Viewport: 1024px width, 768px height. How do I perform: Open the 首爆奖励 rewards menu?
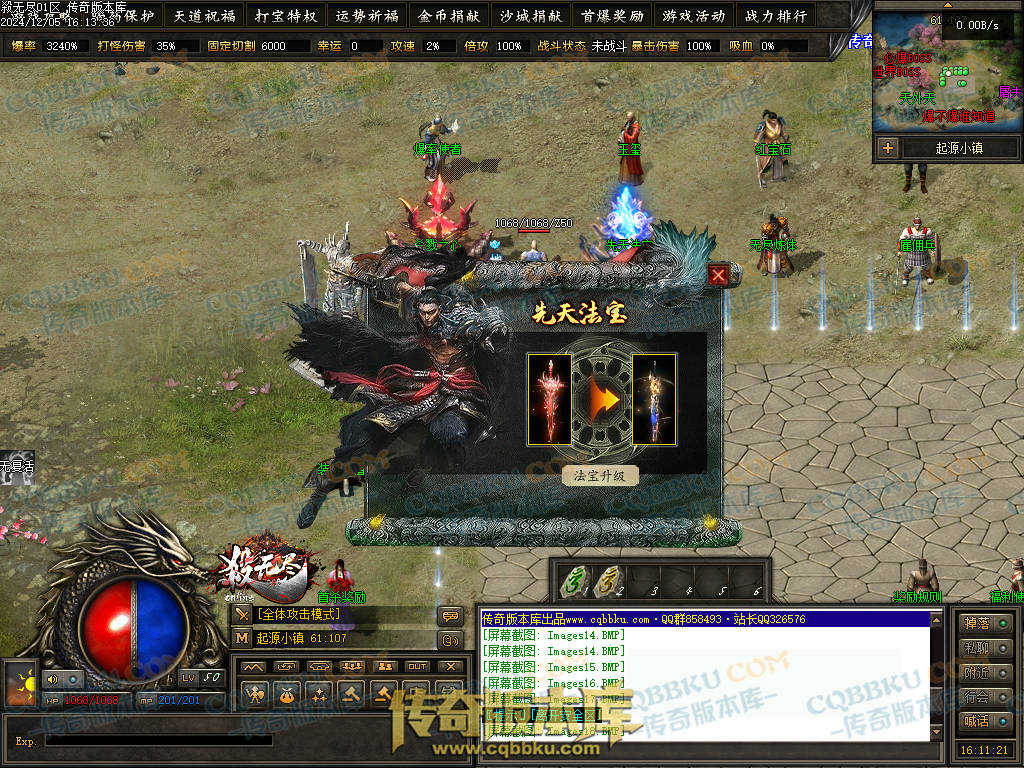click(x=612, y=15)
